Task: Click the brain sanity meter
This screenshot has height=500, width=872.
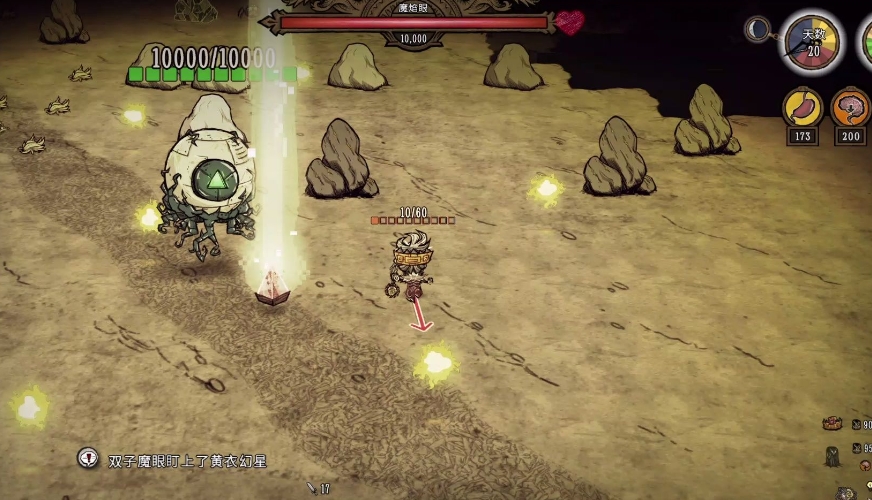Action: pos(852,109)
